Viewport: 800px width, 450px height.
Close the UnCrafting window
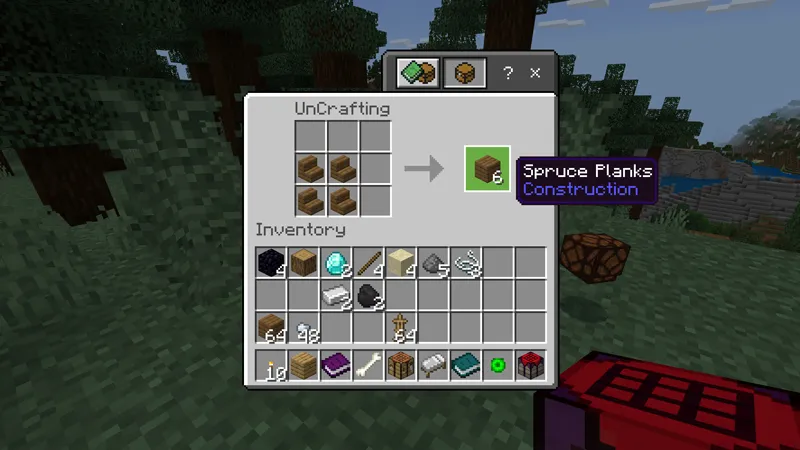point(535,73)
